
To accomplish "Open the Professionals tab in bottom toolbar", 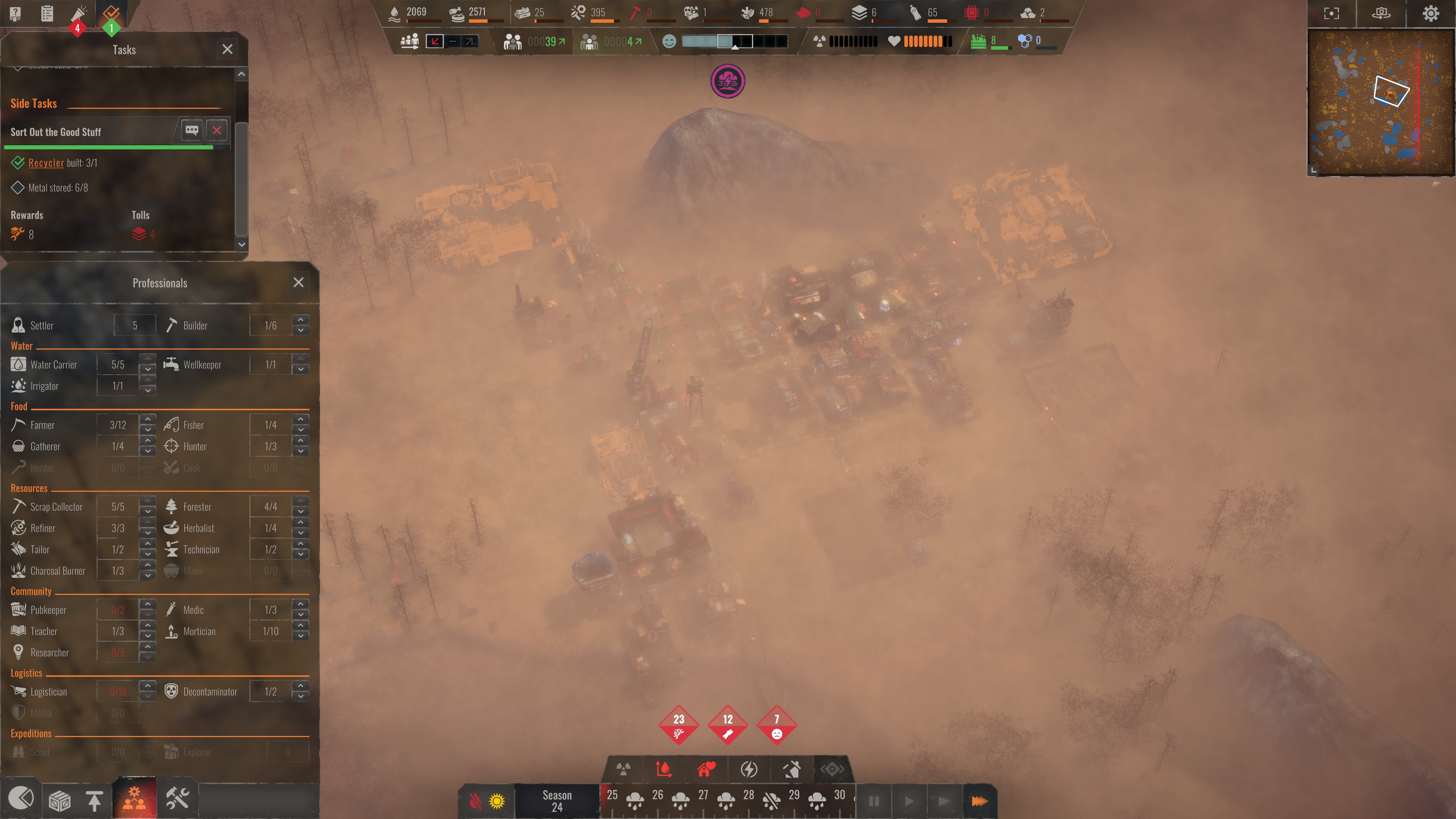I will pos(134,799).
